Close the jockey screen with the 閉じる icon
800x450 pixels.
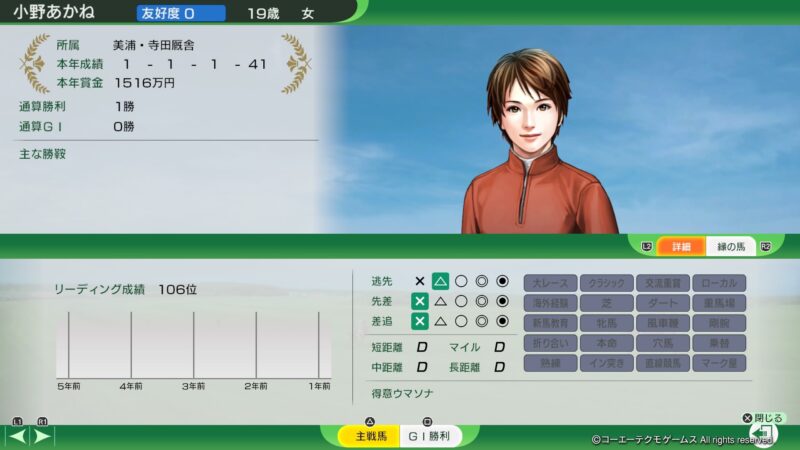(x=762, y=433)
